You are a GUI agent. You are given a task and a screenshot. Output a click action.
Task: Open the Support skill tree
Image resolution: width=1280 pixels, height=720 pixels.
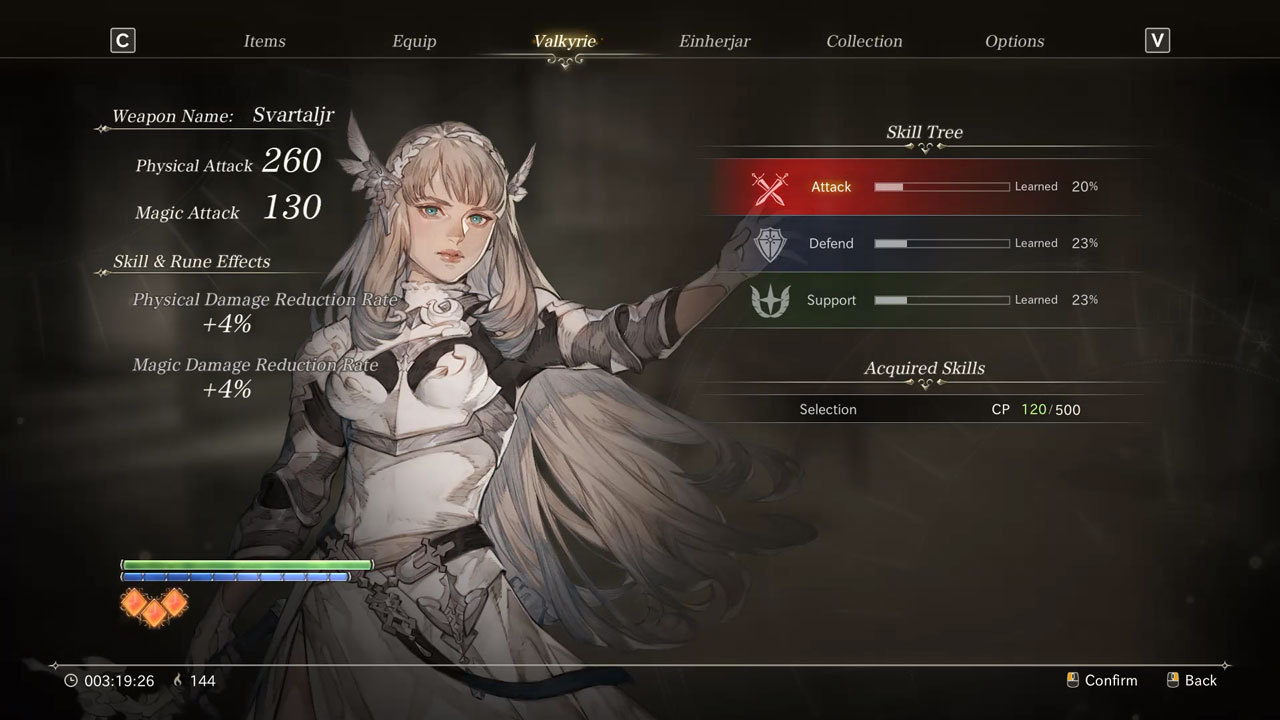(925, 300)
